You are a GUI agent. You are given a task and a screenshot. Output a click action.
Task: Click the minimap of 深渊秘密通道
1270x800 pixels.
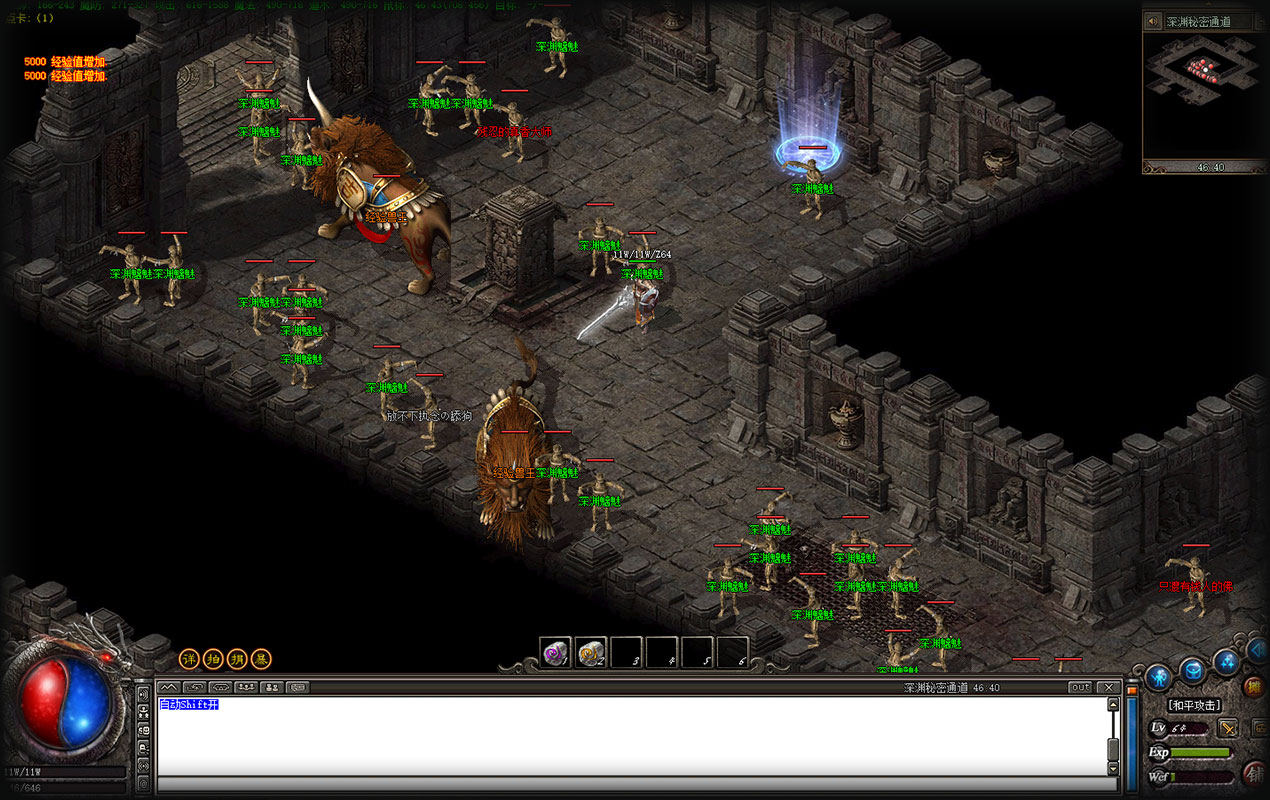pos(1203,95)
